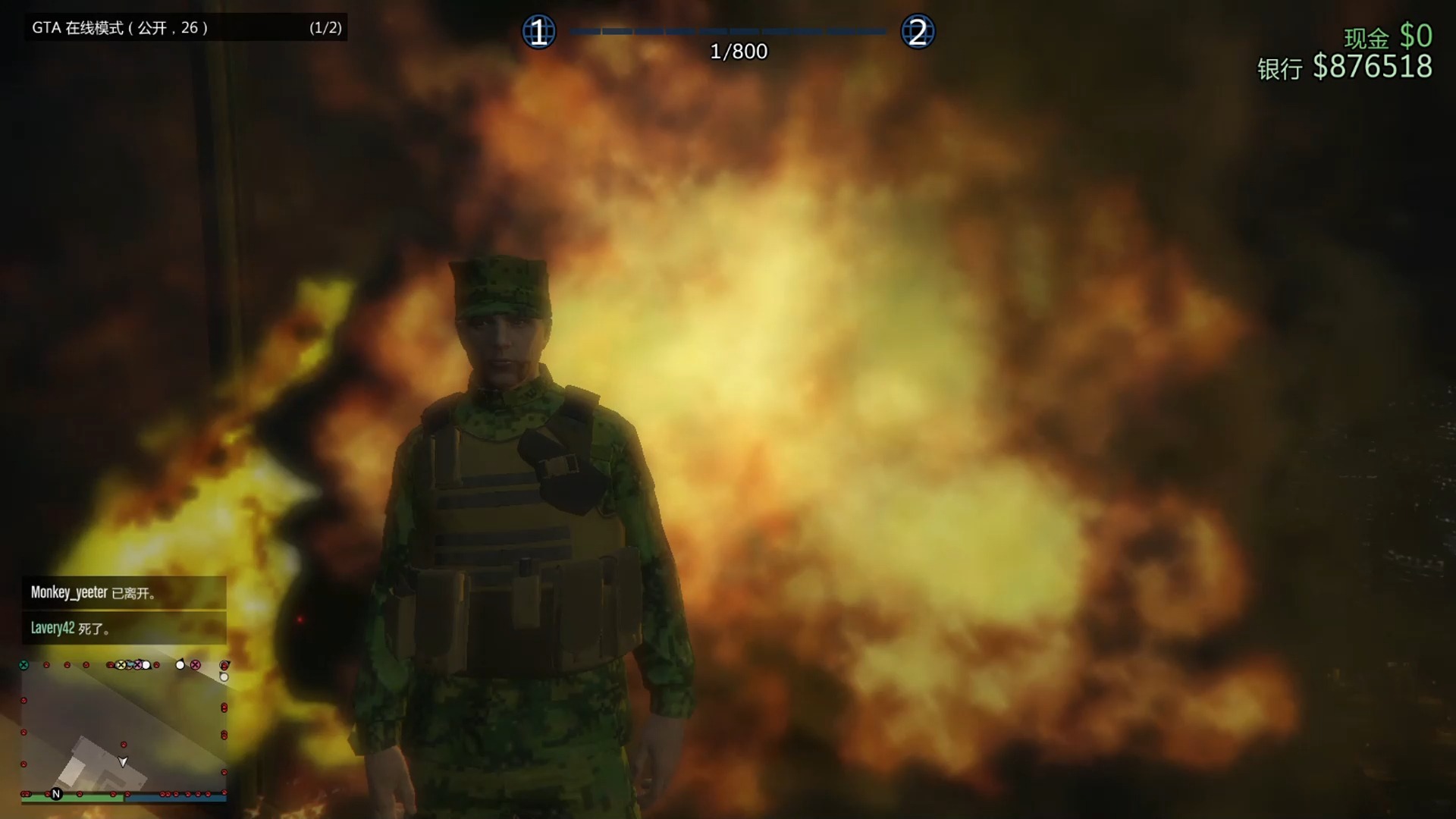Click the globe icon labeled 1

pos(539,31)
